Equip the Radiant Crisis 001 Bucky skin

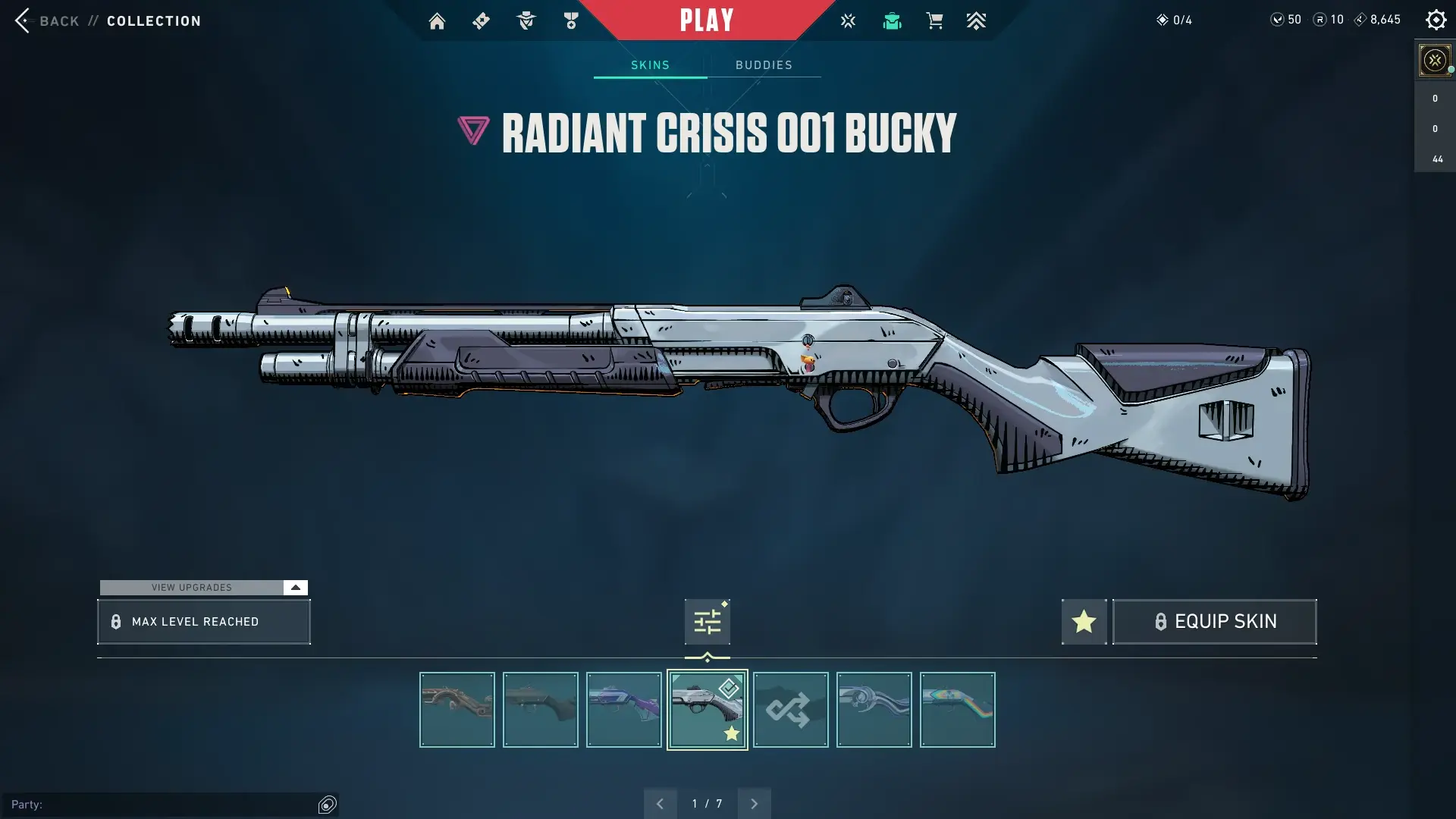(1214, 622)
